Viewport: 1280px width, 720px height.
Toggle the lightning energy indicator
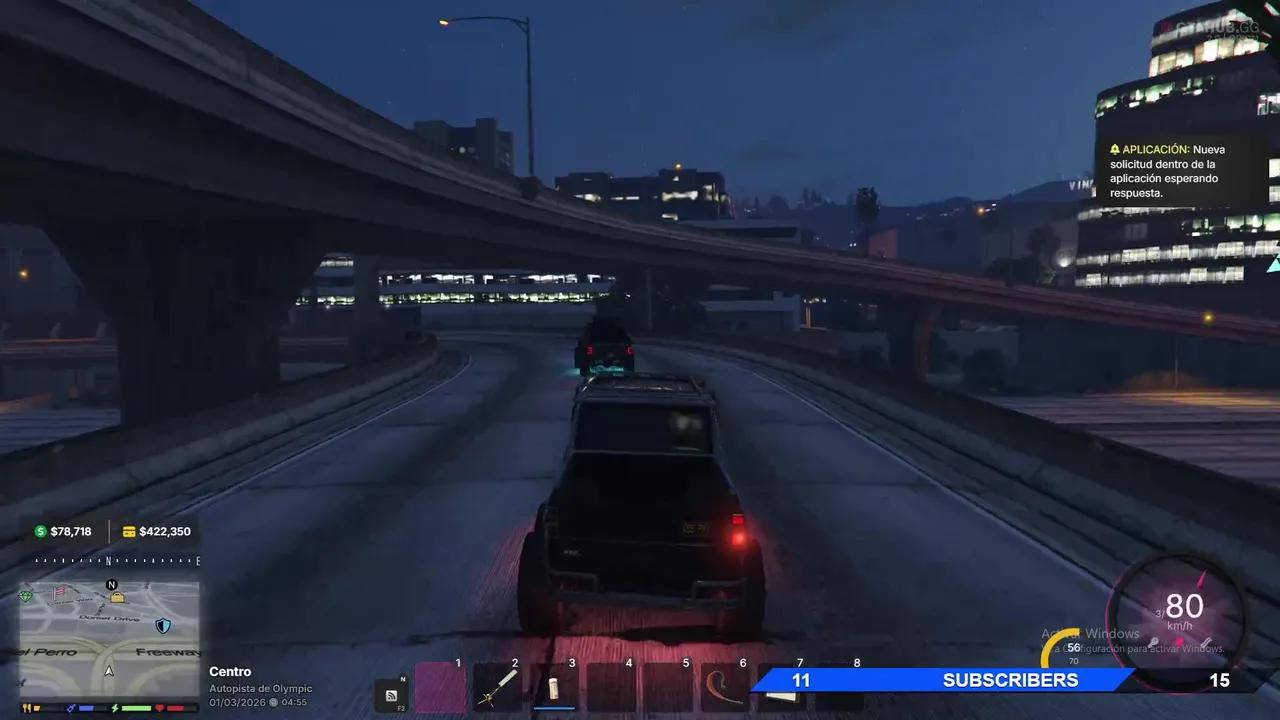tap(115, 708)
